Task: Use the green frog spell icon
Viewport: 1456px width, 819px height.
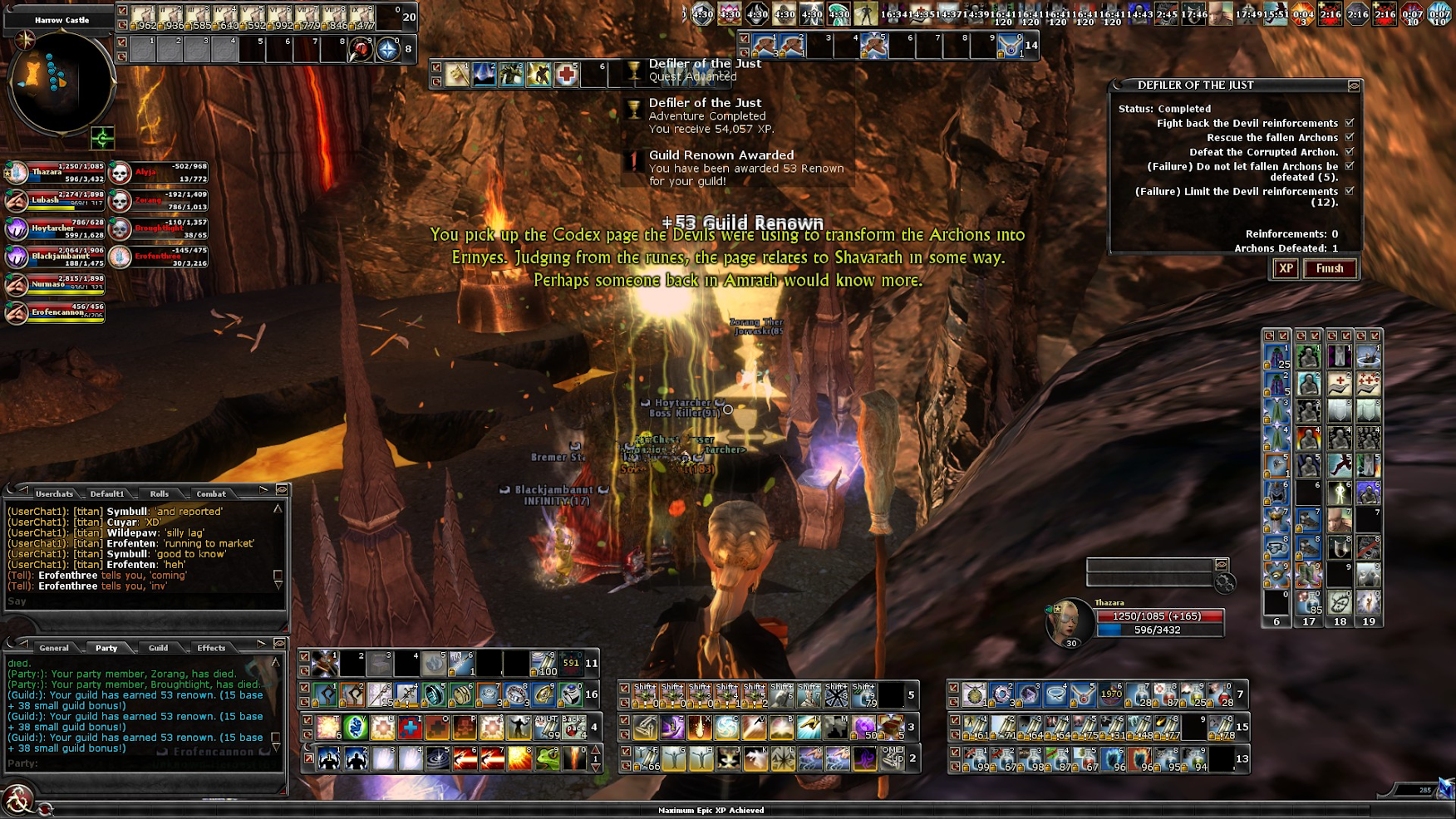Action: (547, 758)
